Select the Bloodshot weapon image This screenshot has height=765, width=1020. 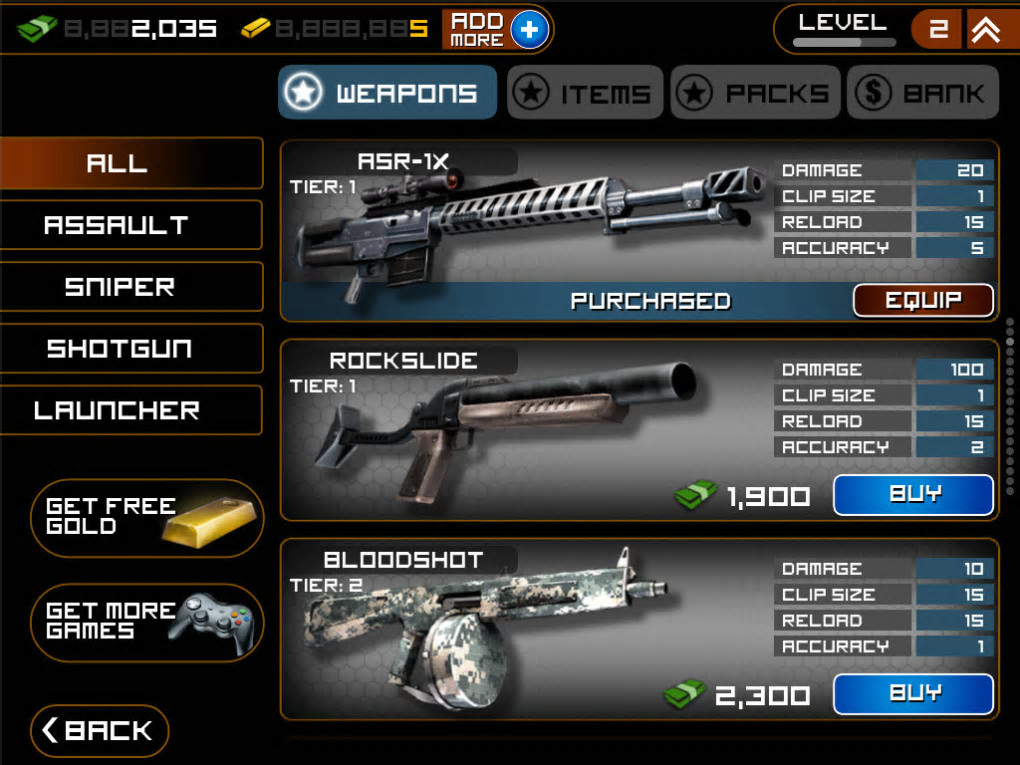(x=470, y=625)
